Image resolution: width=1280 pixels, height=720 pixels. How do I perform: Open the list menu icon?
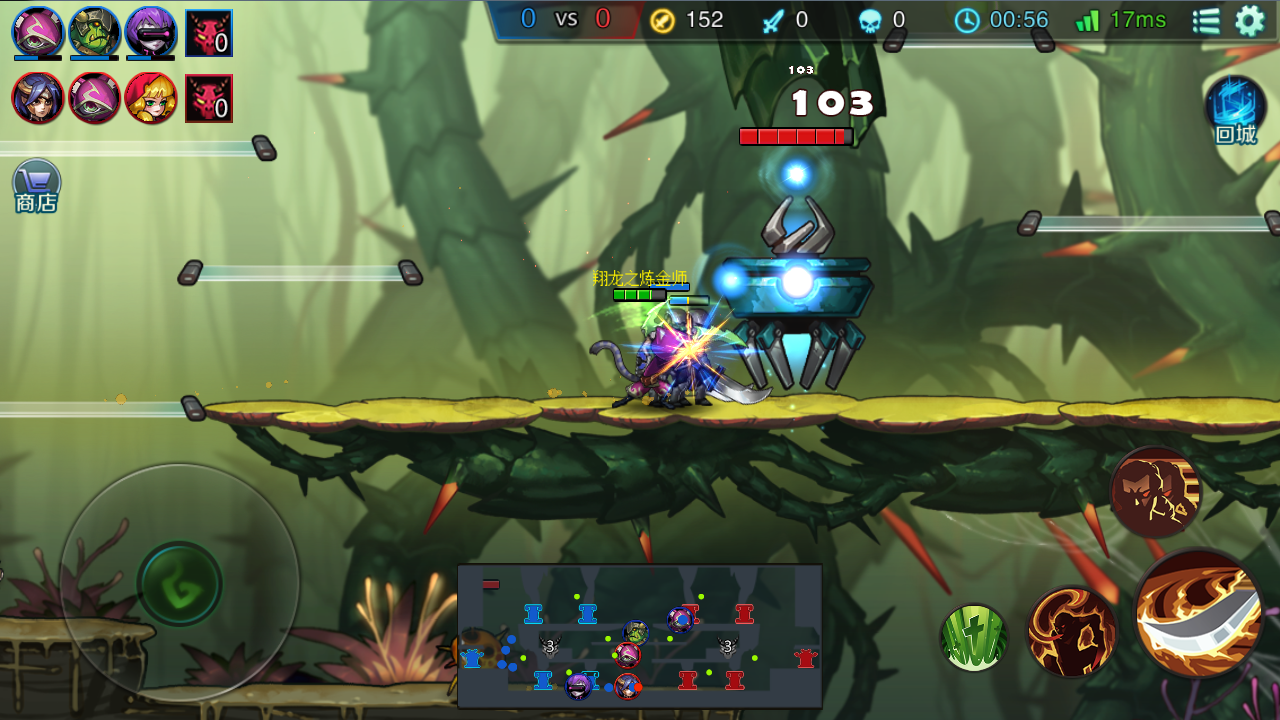[x=1207, y=20]
